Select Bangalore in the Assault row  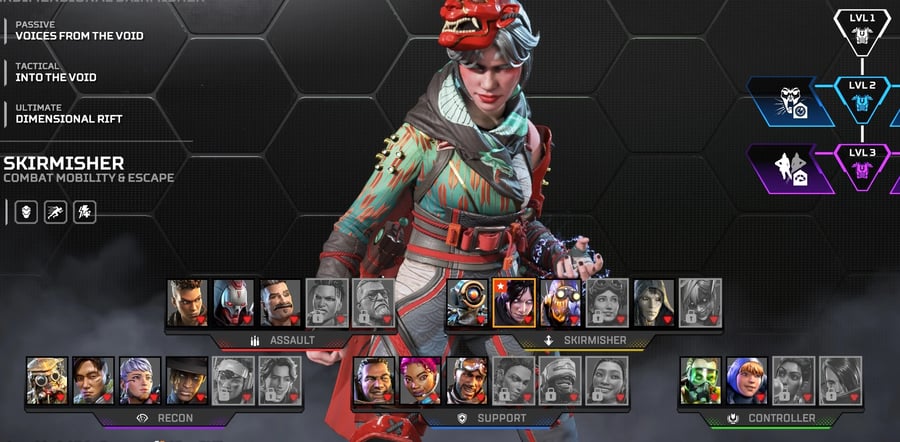[x=188, y=302]
